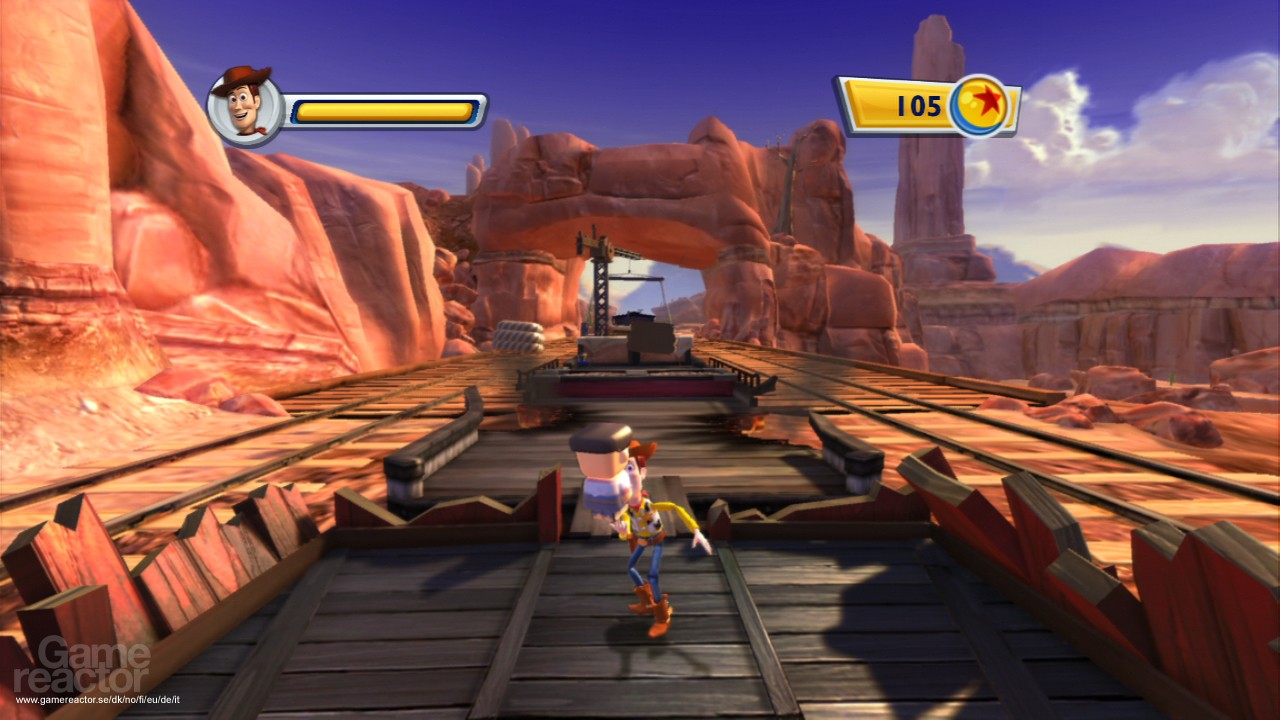Image resolution: width=1280 pixels, height=720 pixels.
Task: Click the yellow health bar fill
Action: (x=385, y=110)
